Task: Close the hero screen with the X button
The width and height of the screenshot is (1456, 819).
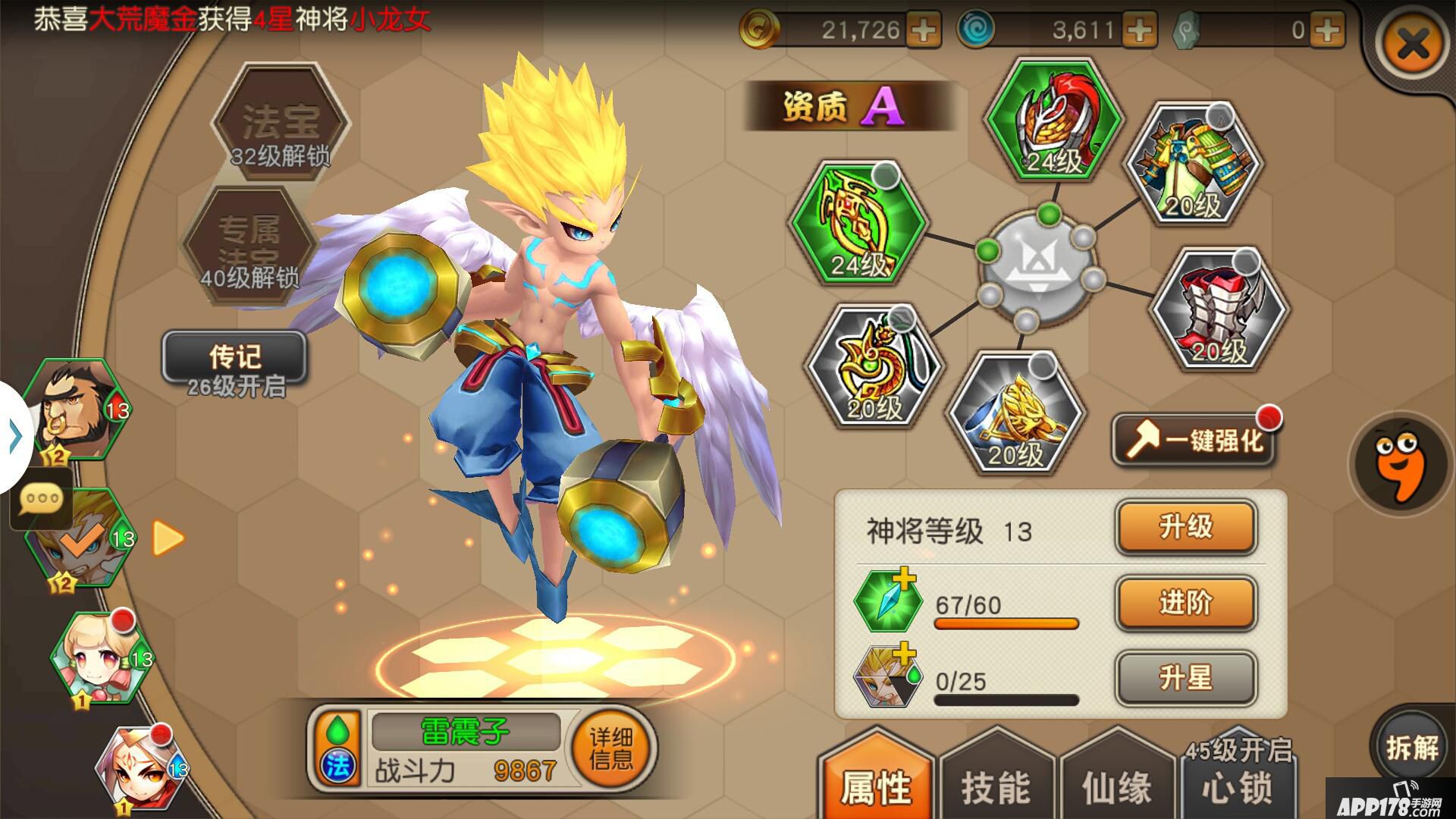Action: point(1414,46)
